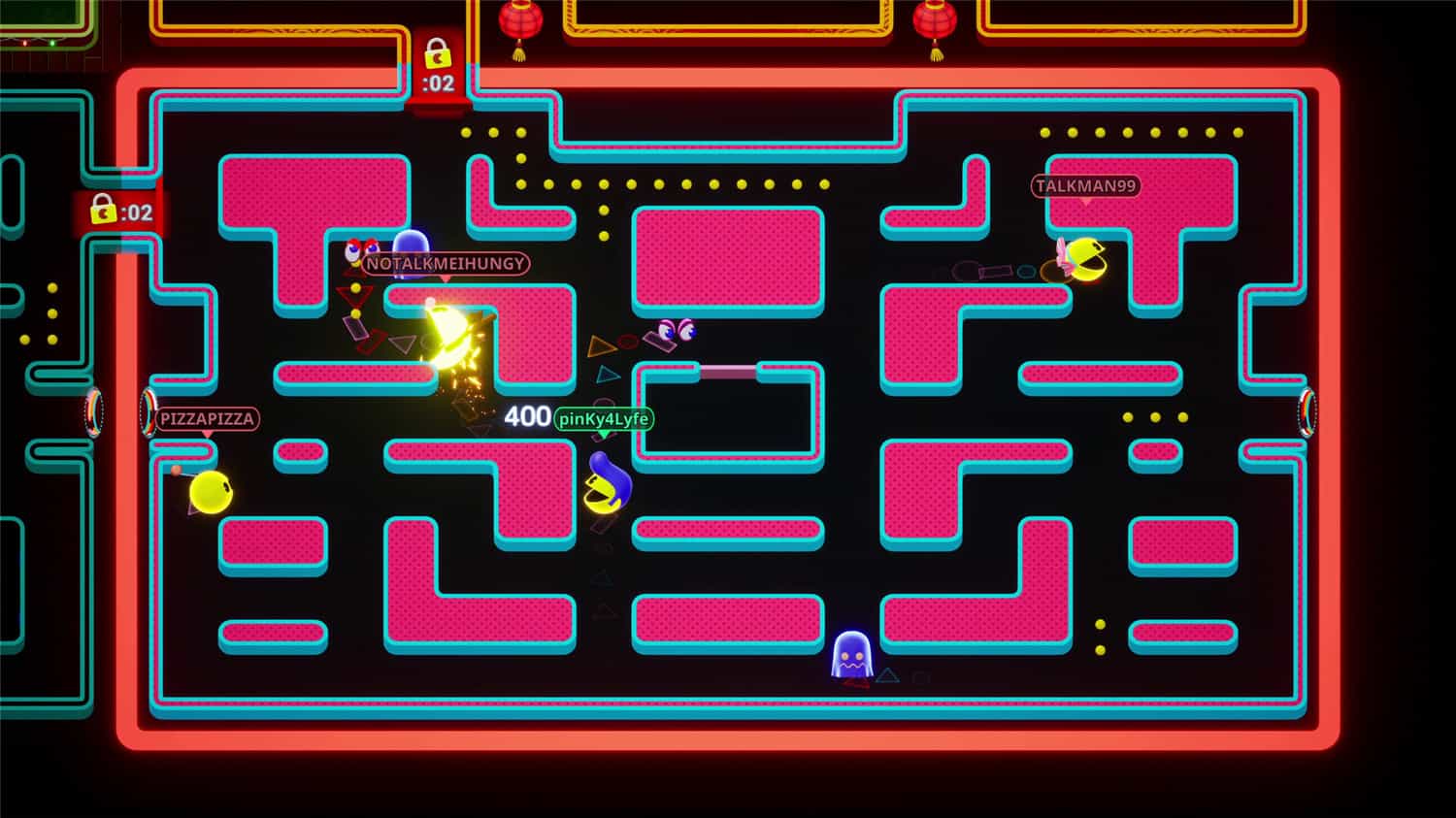Viewport: 1456px width, 818px height.
Task: Switch to the yellow neighboring maze above
Action: click(728, 19)
